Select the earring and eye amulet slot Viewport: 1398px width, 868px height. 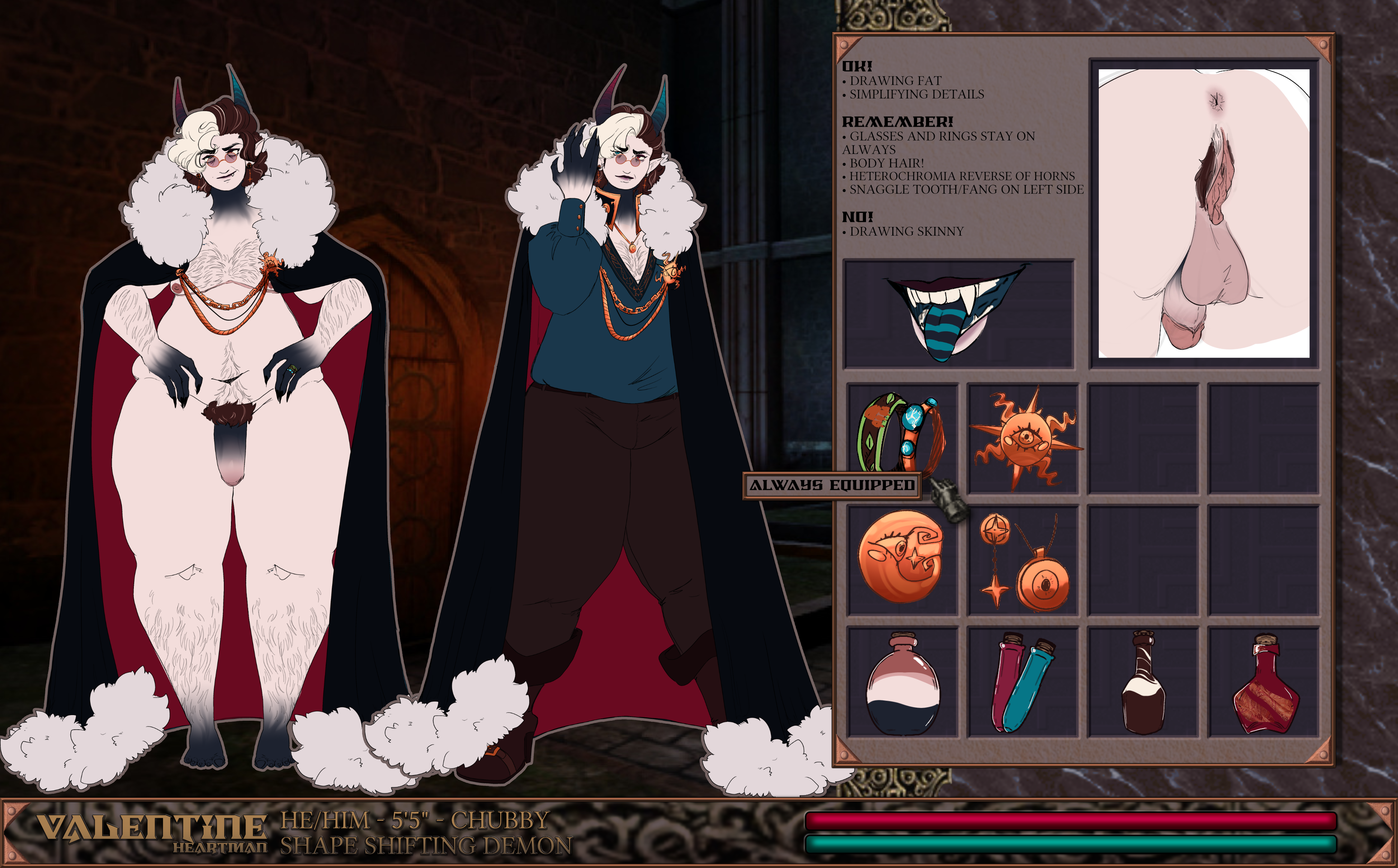pos(1023,560)
